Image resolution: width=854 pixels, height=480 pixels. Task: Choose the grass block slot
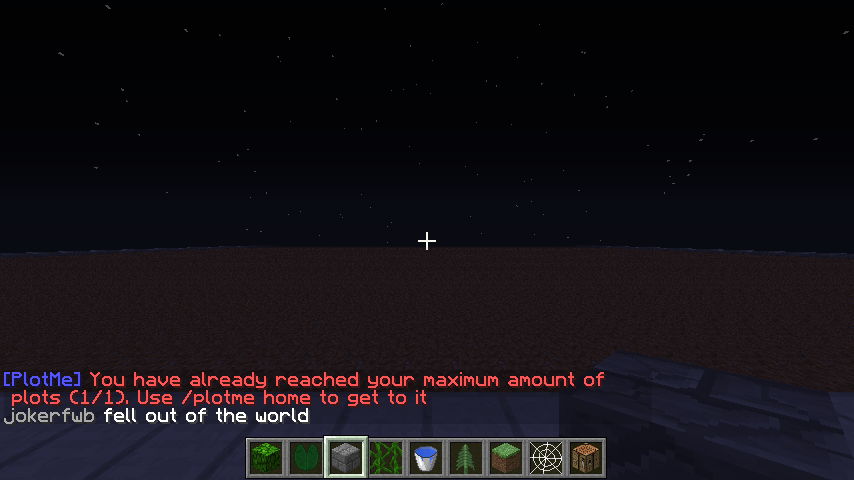pos(506,458)
